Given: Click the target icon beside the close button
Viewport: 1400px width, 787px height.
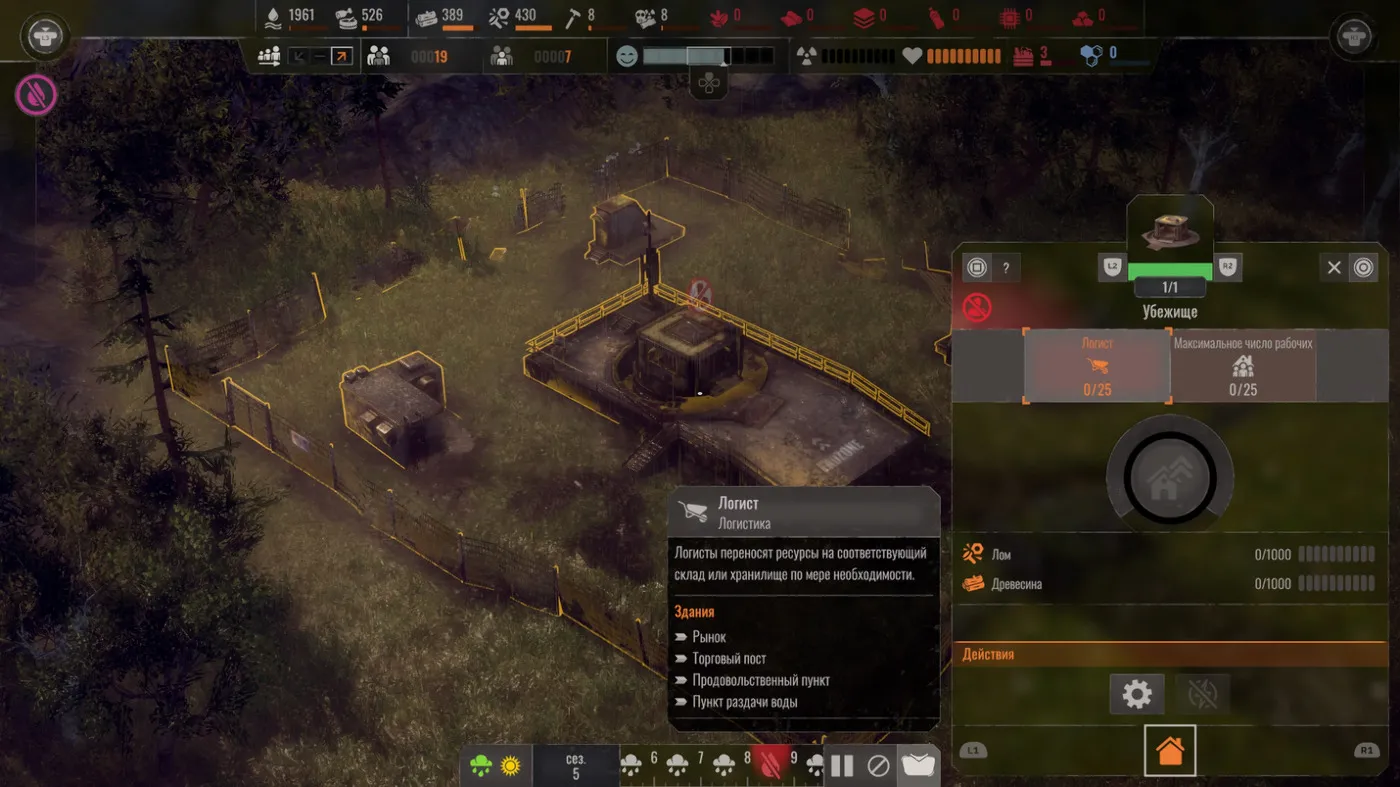Looking at the screenshot, I should [x=1363, y=267].
